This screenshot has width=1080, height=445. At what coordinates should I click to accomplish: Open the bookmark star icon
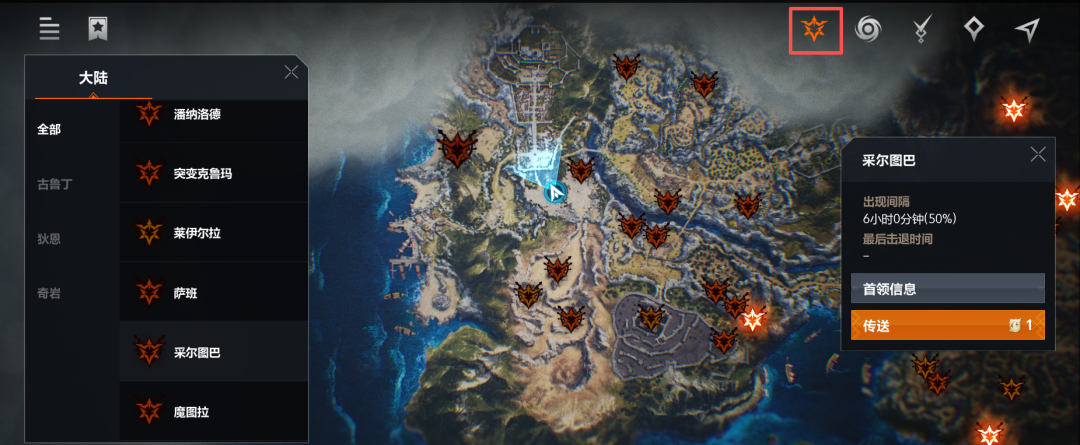tap(97, 28)
